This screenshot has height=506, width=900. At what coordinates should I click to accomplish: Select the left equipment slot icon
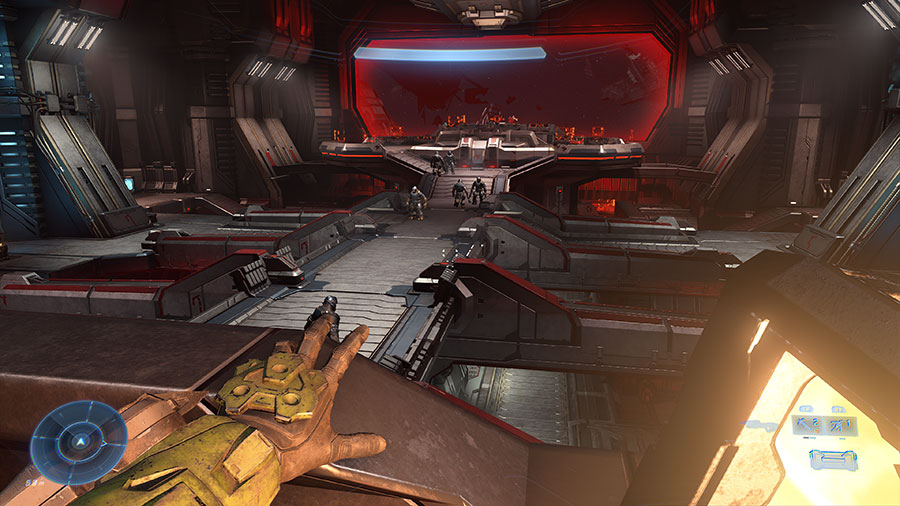pyautogui.click(x=808, y=425)
